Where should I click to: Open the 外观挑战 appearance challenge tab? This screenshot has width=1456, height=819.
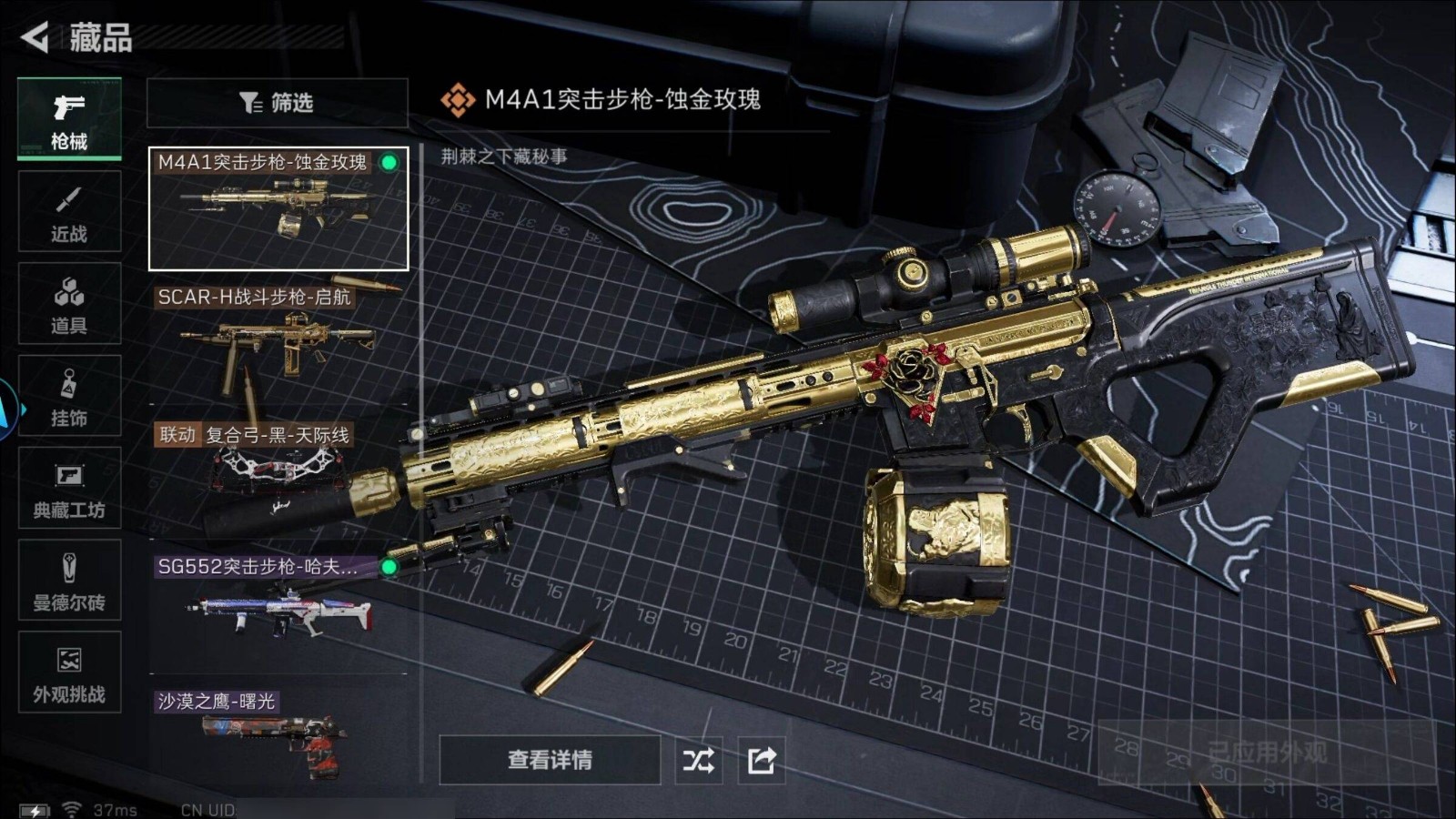(x=69, y=672)
